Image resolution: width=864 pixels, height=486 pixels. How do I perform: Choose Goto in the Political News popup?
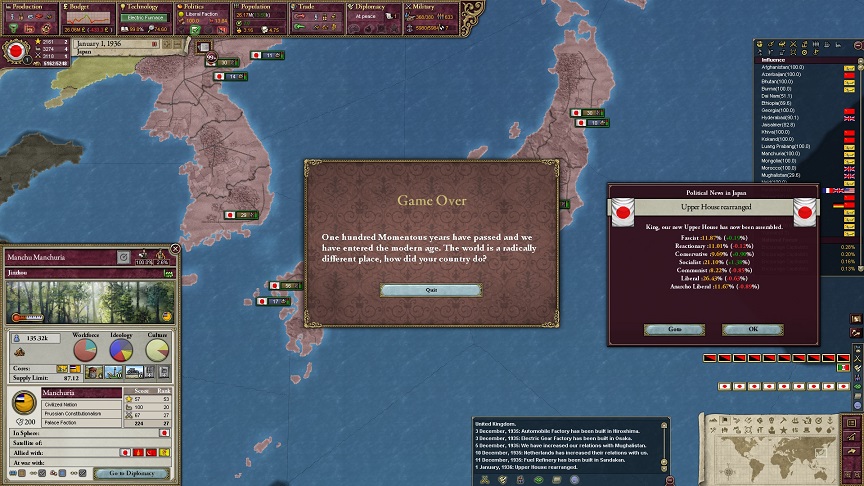coord(675,329)
